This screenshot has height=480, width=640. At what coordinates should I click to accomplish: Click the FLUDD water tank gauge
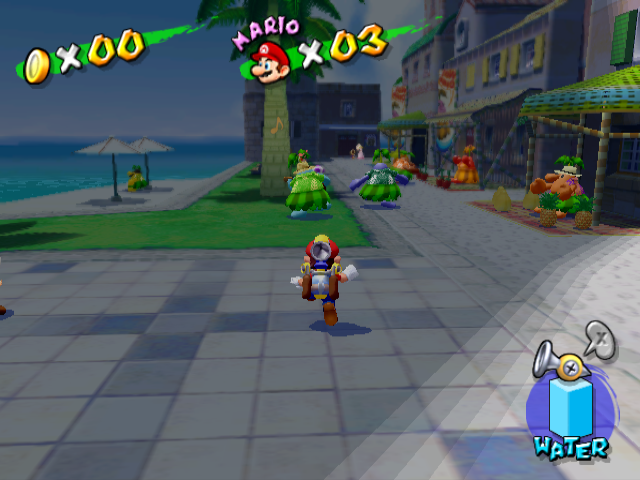click(570, 408)
